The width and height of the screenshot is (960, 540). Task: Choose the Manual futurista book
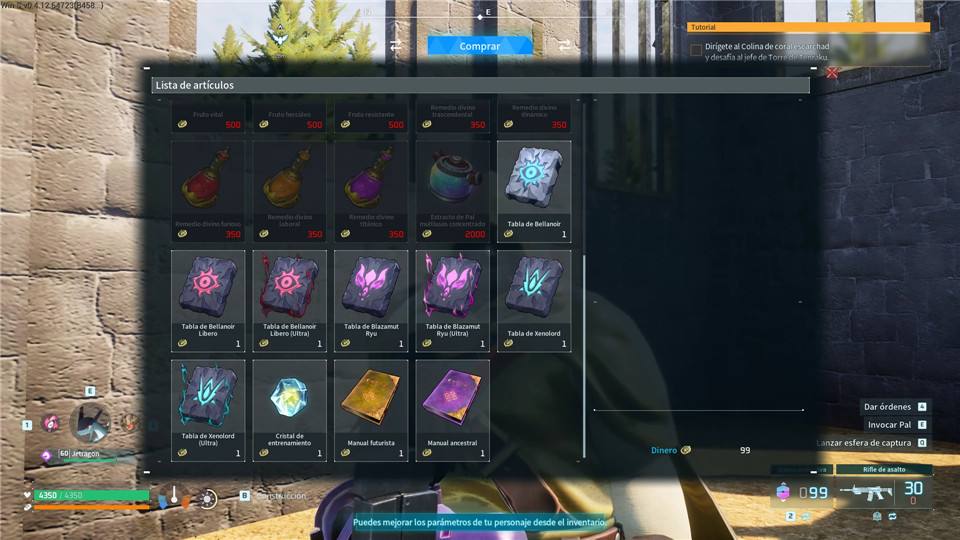point(371,410)
